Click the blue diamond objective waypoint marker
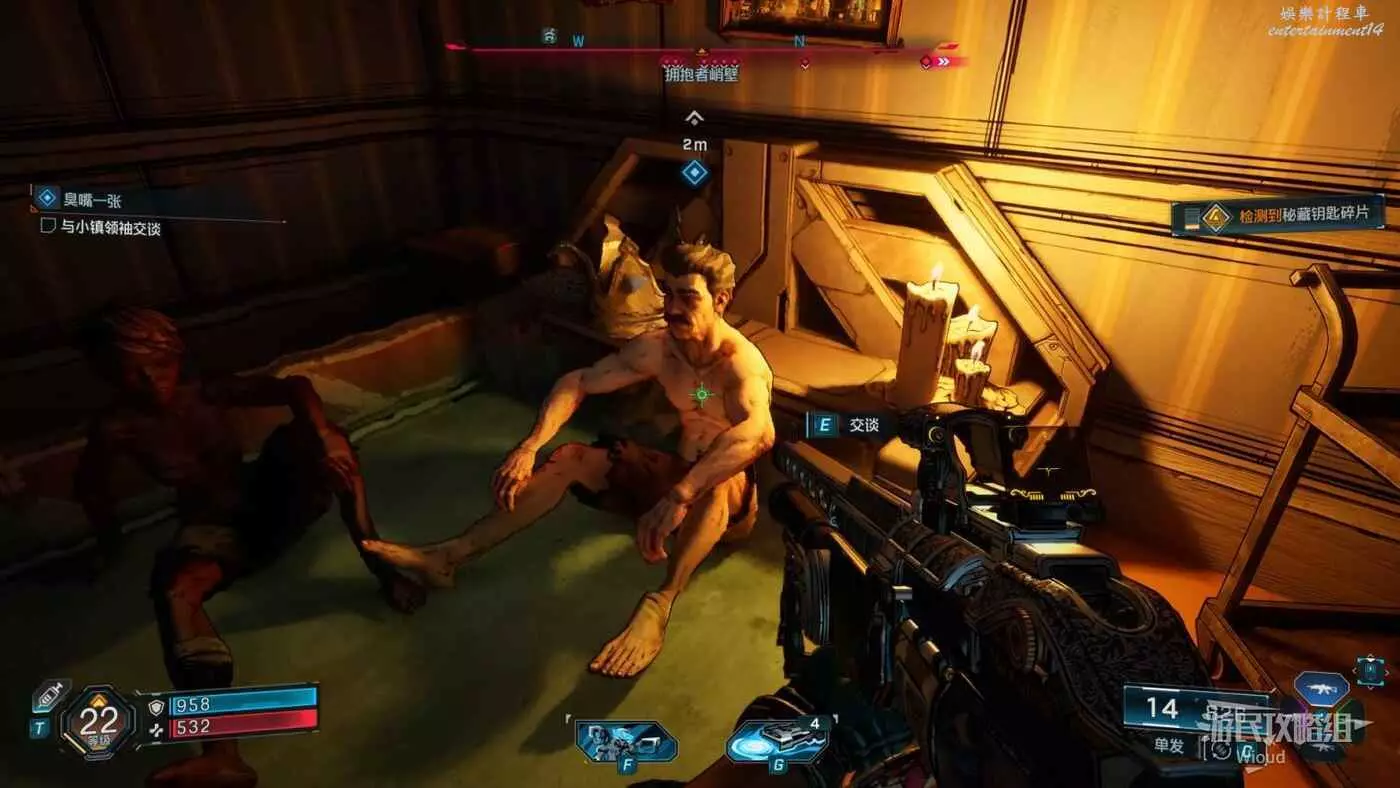 pyautogui.click(x=695, y=173)
